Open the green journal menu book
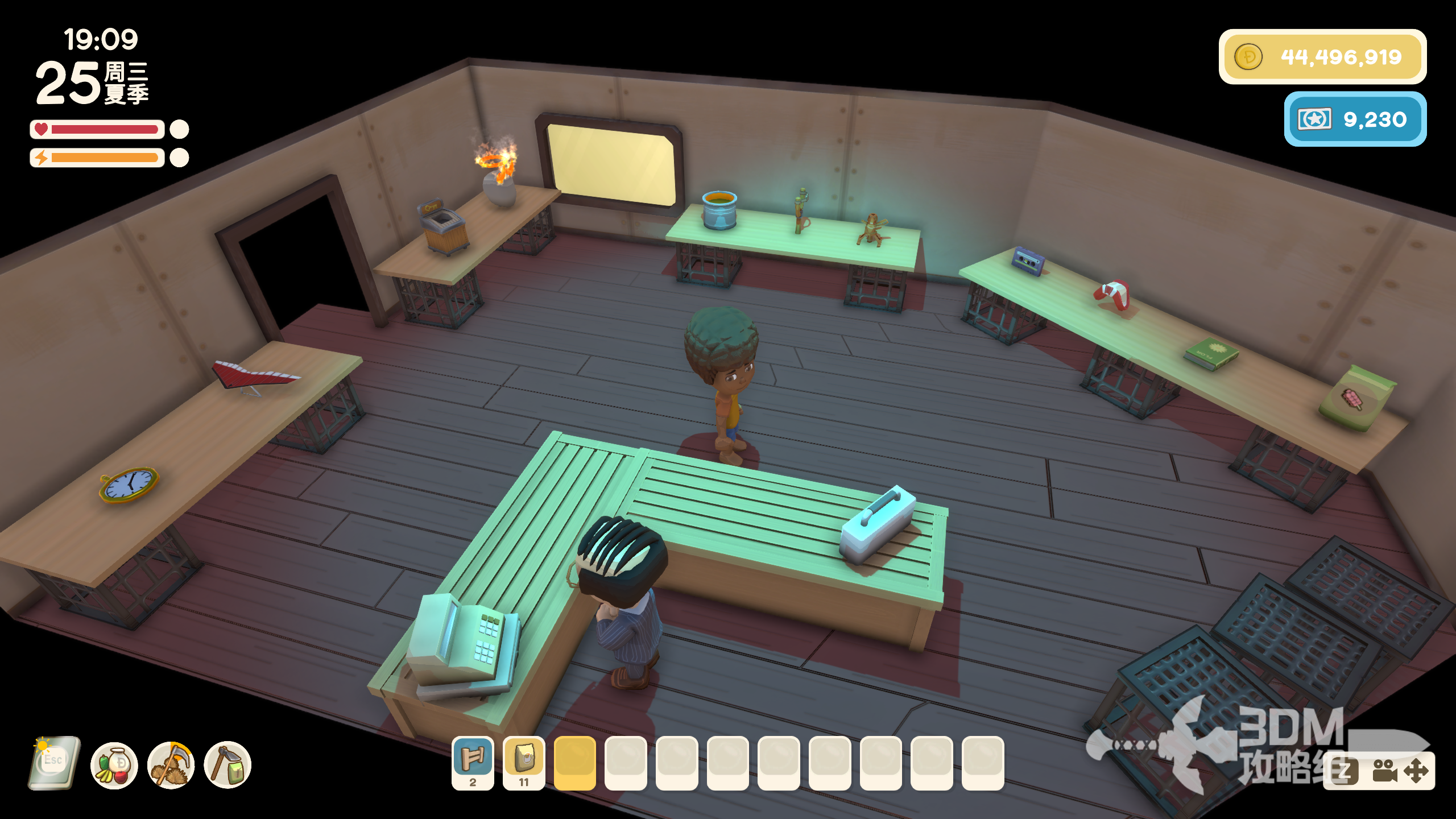Viewport: 1456px width, 819px height. (x=54, y=763)
